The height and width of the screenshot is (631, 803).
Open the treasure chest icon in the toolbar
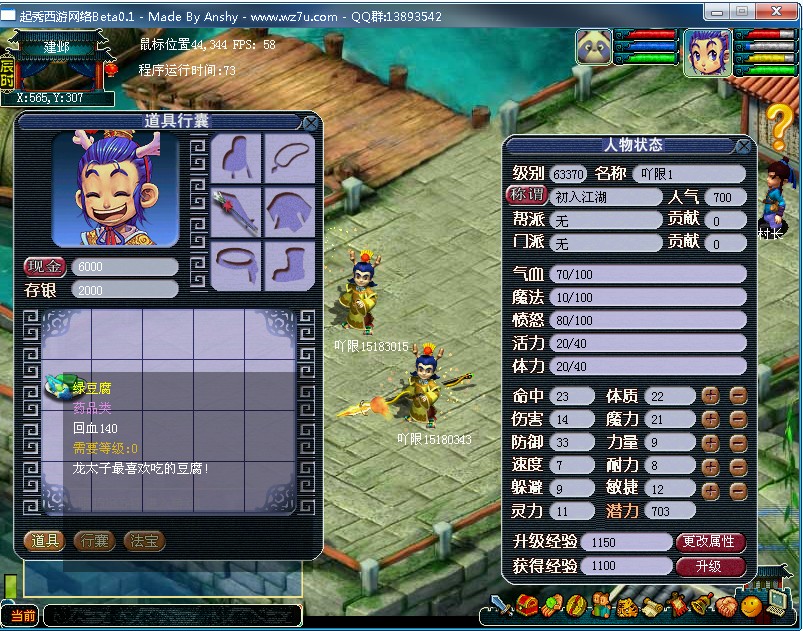click(x=527, y=605)
